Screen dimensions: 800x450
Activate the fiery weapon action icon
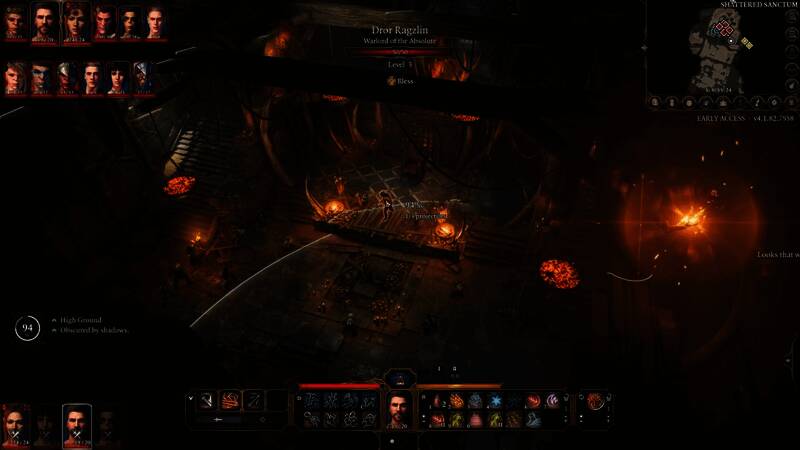pos(231,400)
